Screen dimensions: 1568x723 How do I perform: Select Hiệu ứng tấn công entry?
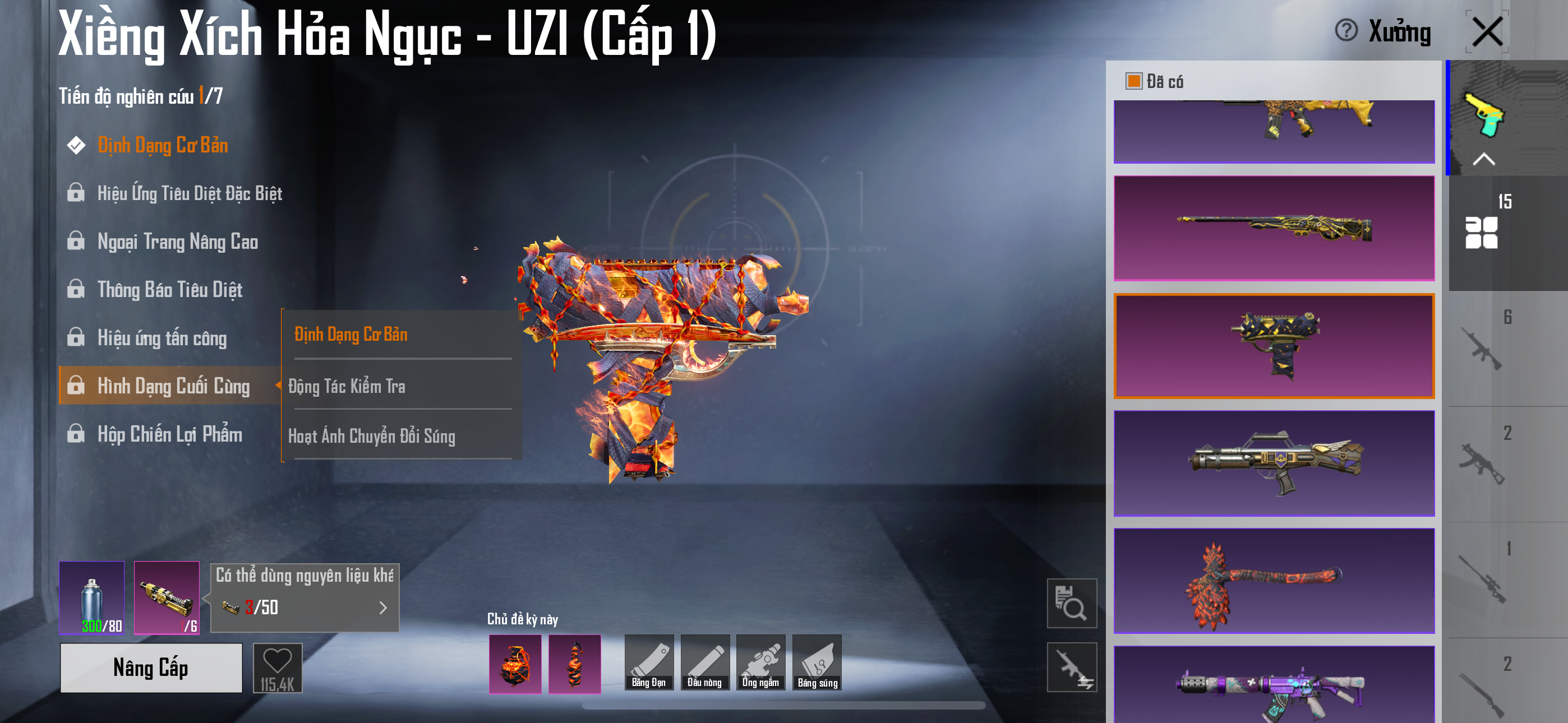(x=162, y=338)
